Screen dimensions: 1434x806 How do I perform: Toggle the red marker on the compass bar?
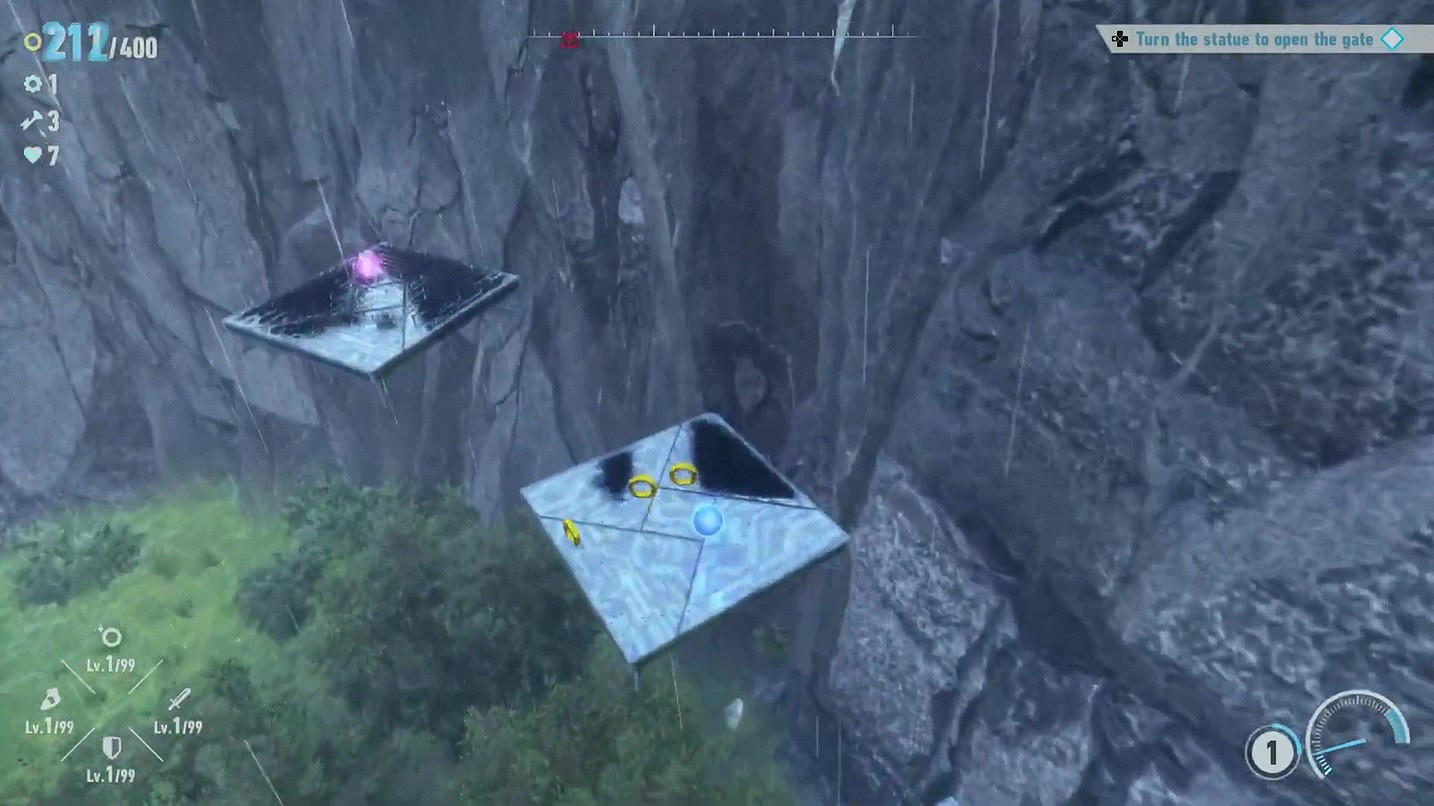coord(570,39)
